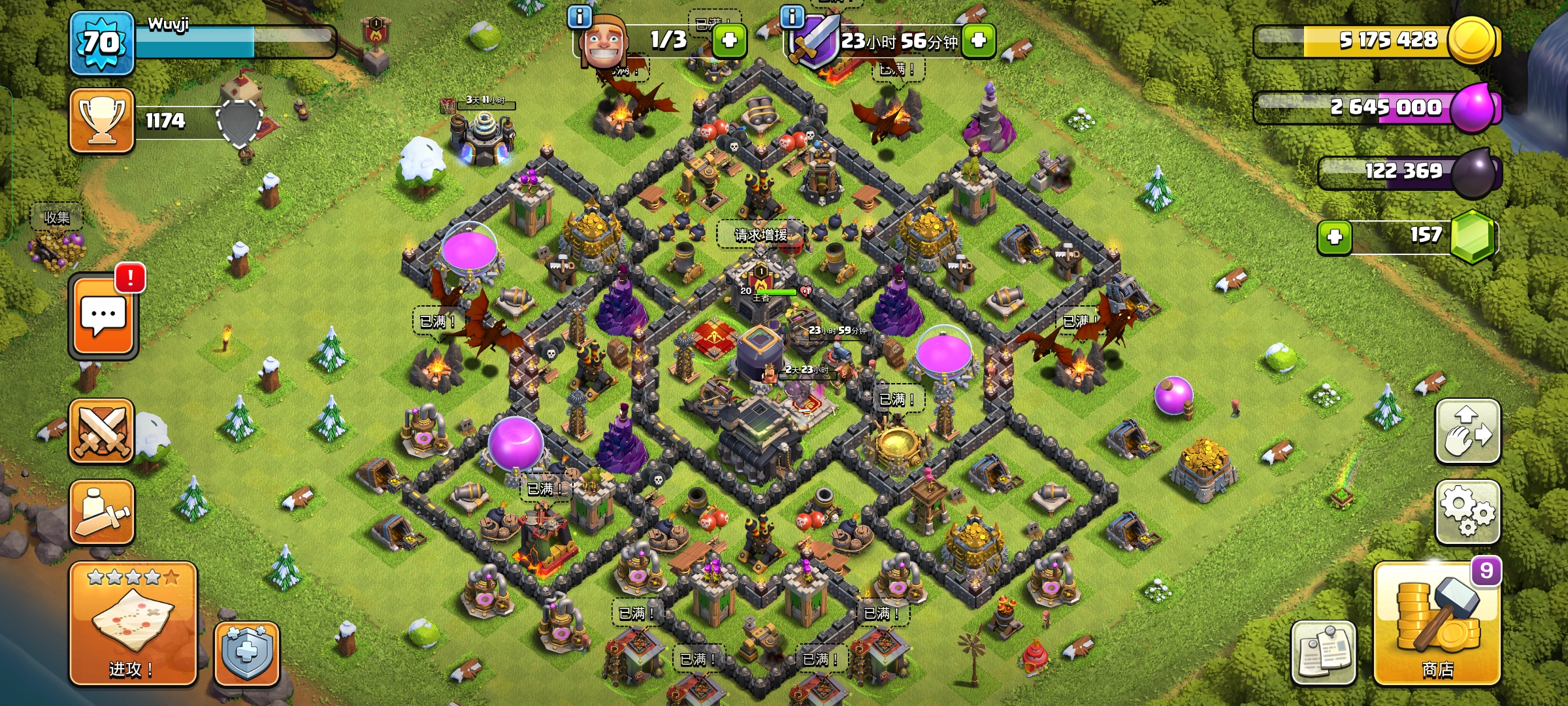The width and height of the screenshot is (1568, 706).
Task: Tap the Attack map button
Action: point(133,624)
